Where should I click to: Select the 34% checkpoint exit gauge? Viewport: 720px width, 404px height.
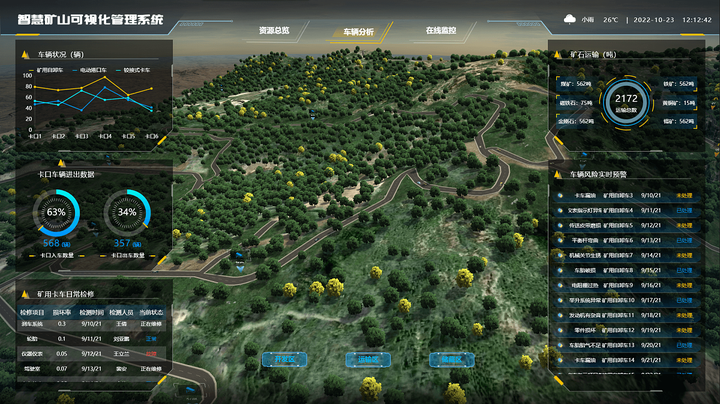pyautogui.click(x=127, y=212)
